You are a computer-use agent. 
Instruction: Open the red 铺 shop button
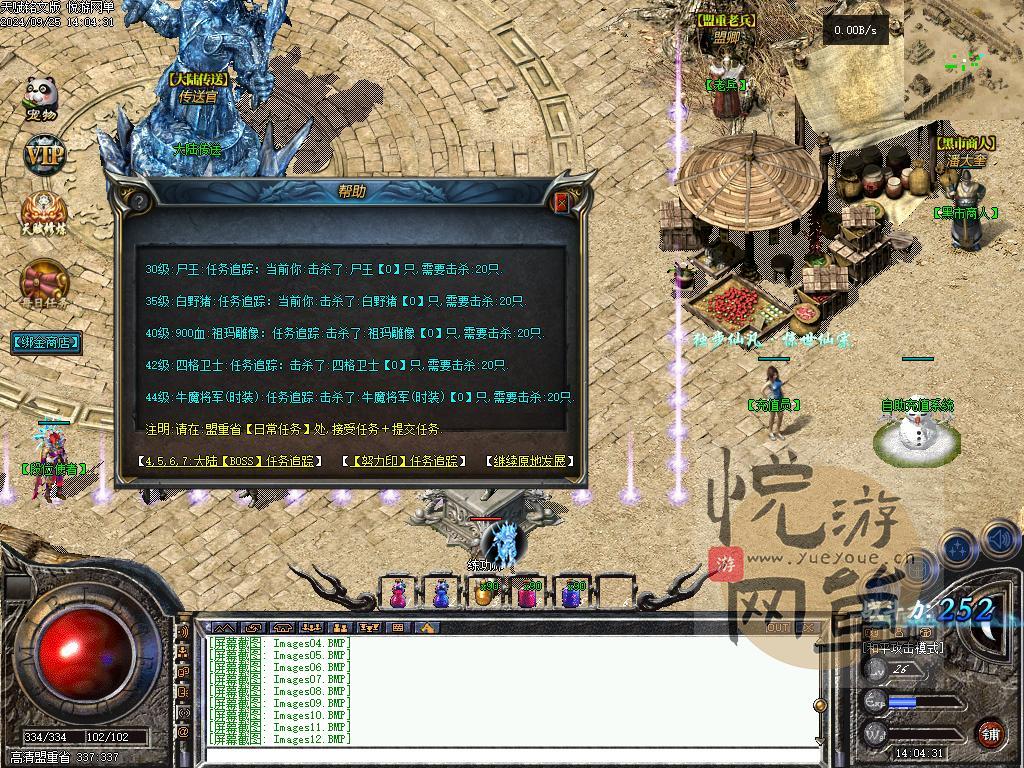click(x=990, y=733)
